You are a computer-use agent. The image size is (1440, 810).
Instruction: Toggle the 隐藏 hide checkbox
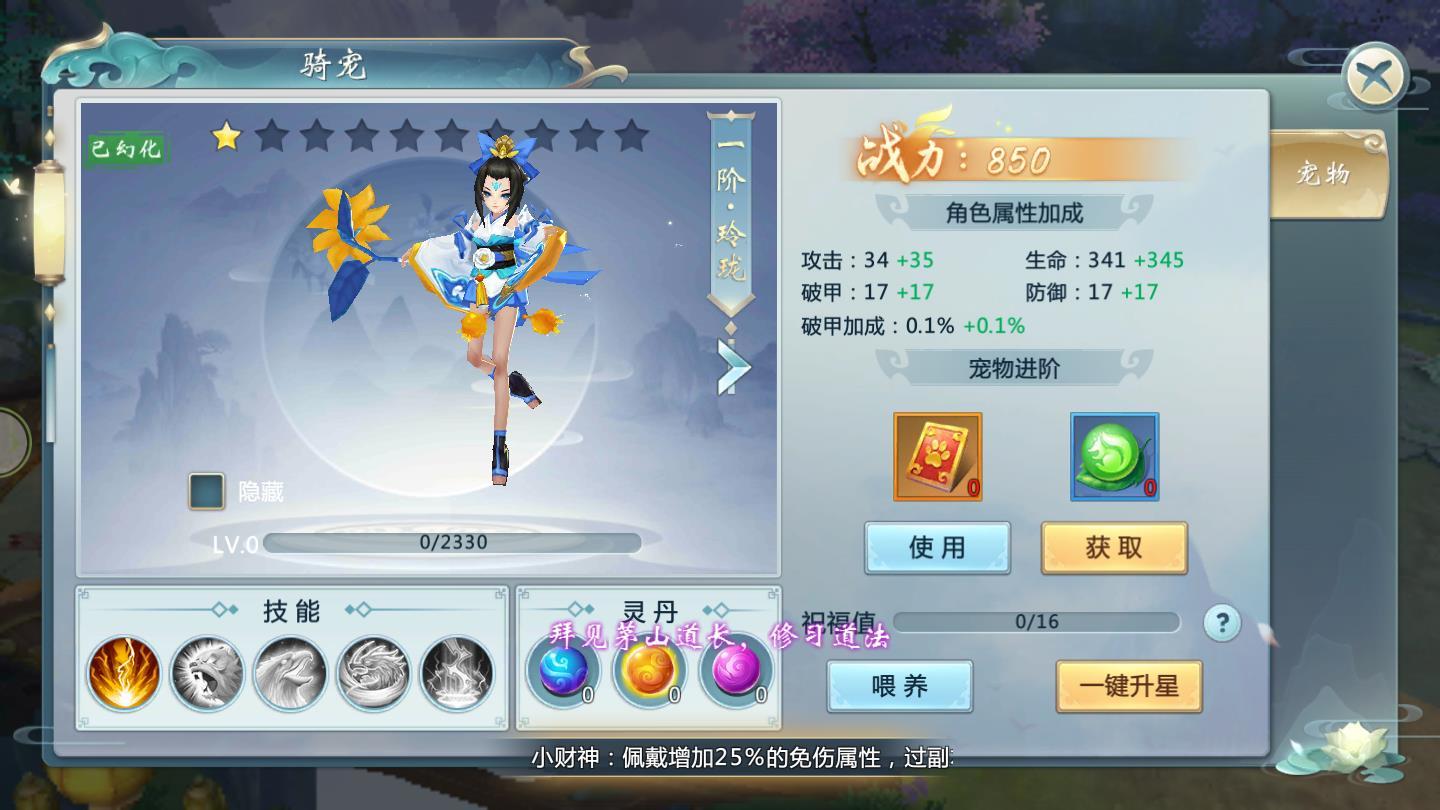pyautogui.click(x=205, y=491)
